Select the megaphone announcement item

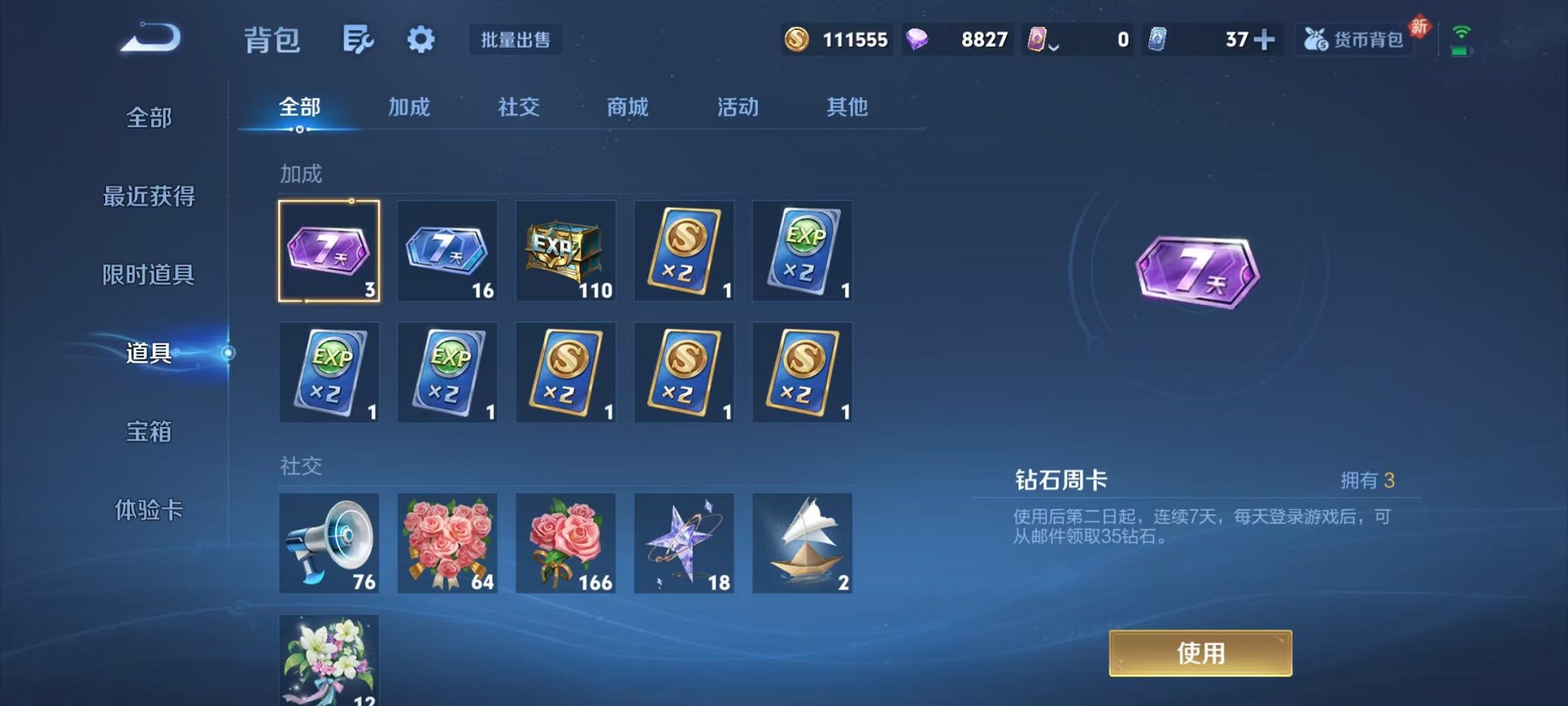coord(328,543)
